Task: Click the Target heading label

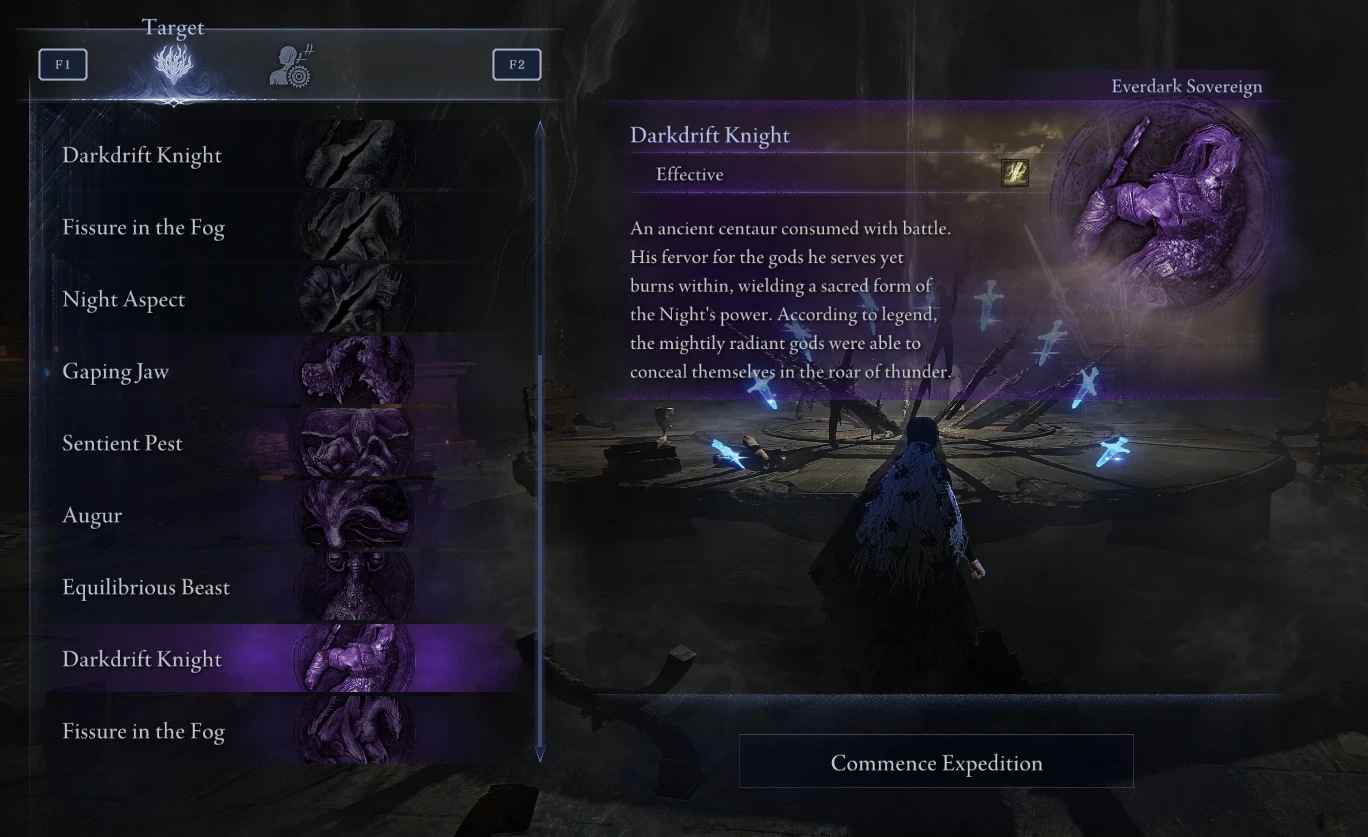Action: point(173,27)
